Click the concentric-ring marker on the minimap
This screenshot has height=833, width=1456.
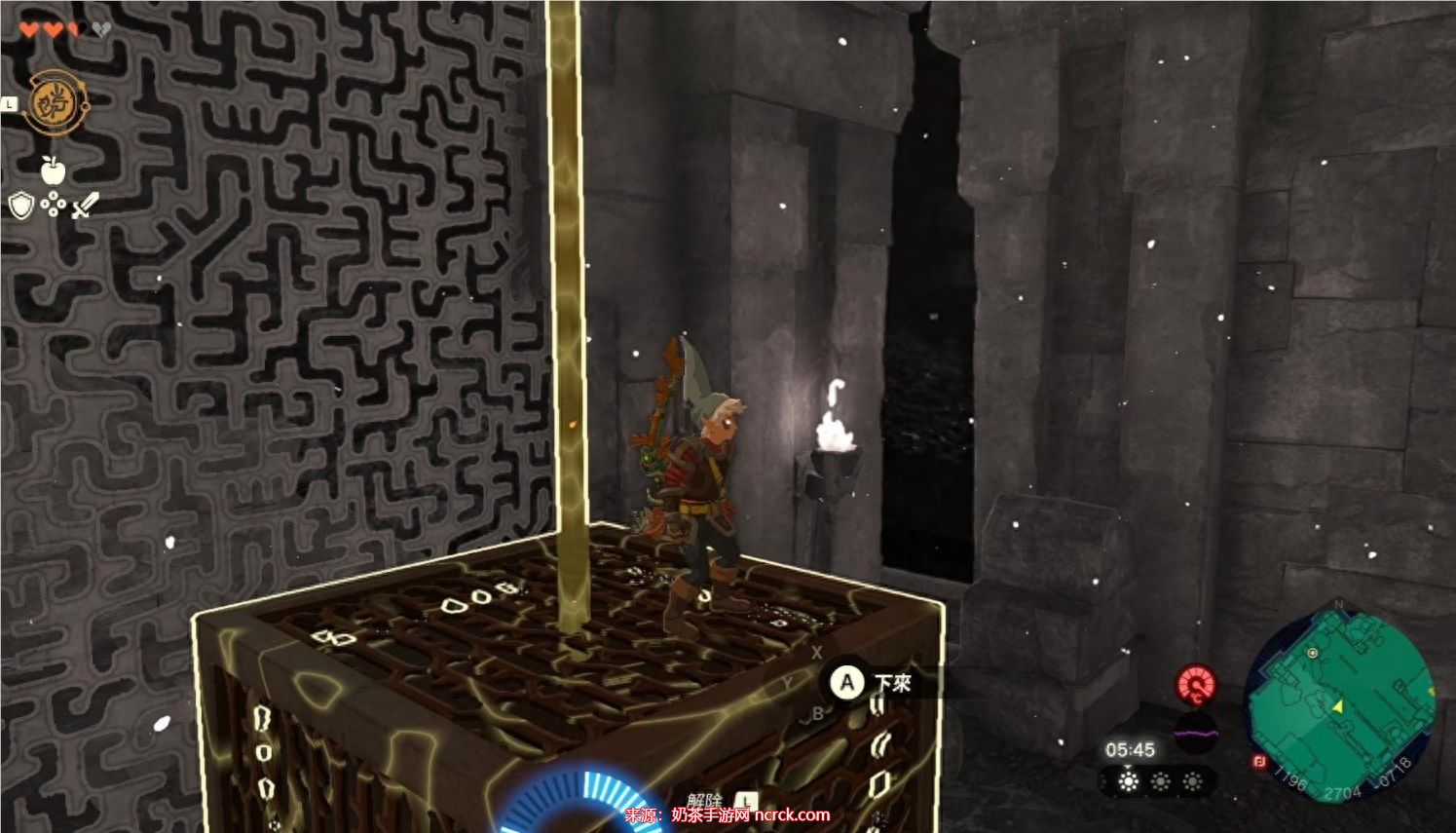coord(1314,653)
